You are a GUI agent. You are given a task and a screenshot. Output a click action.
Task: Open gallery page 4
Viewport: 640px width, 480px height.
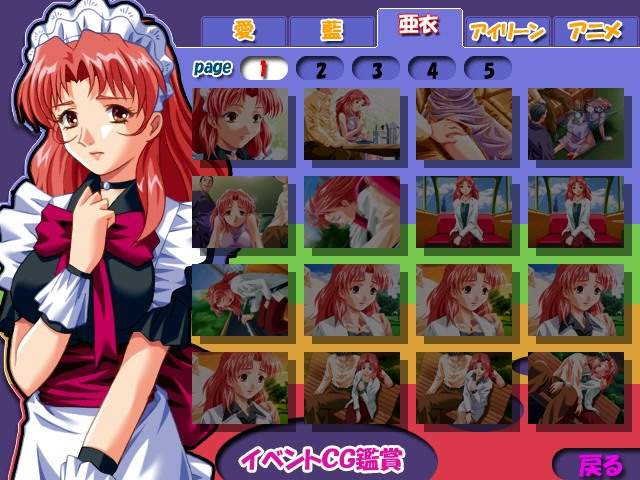(432, 69)
